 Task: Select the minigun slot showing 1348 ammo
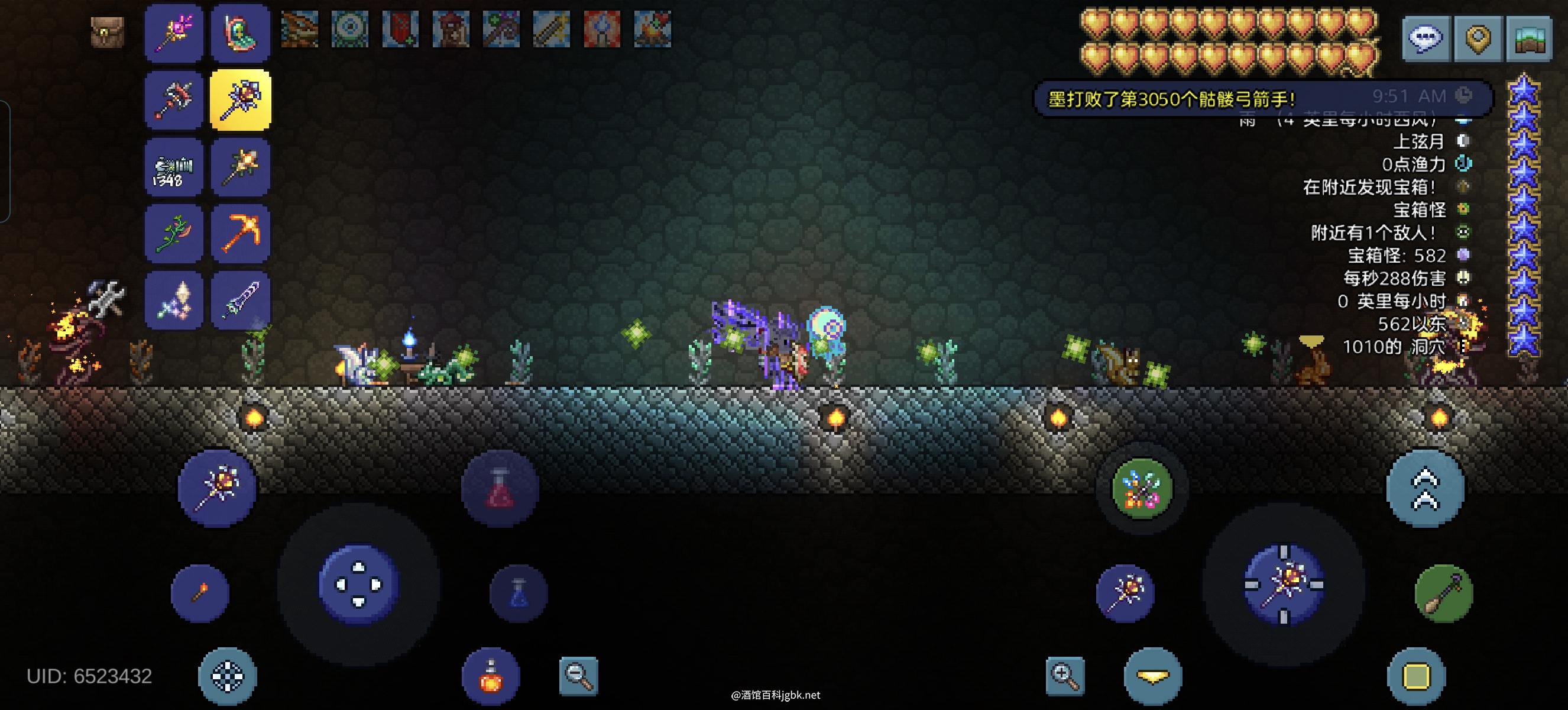174,167
